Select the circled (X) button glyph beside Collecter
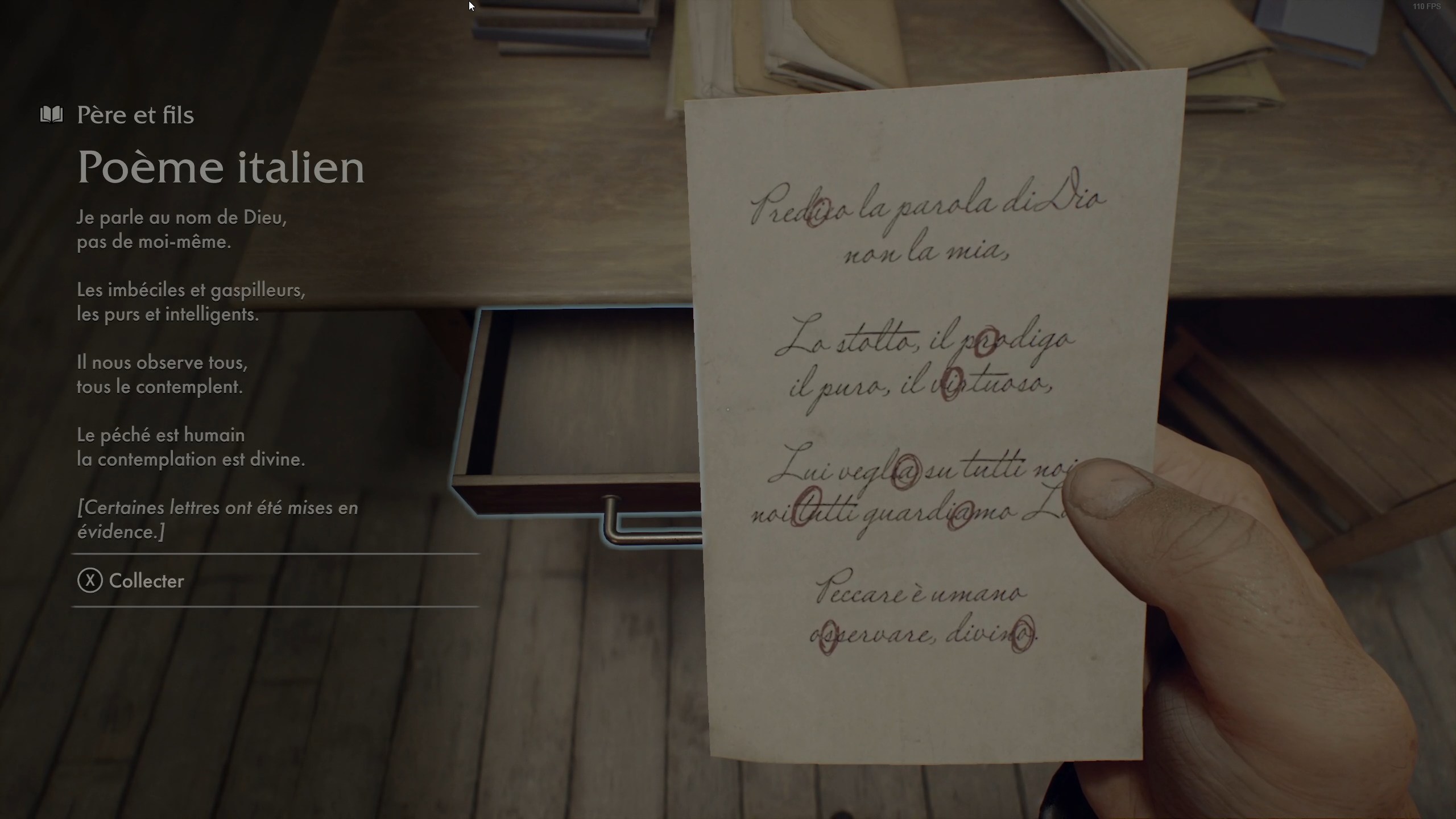 [x=90, y=581]
